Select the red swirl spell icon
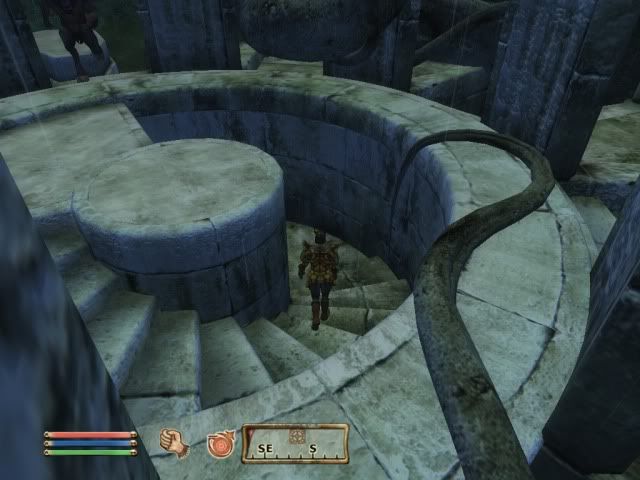This screenshot has width=640, height=480. click(x=220, y=442)
